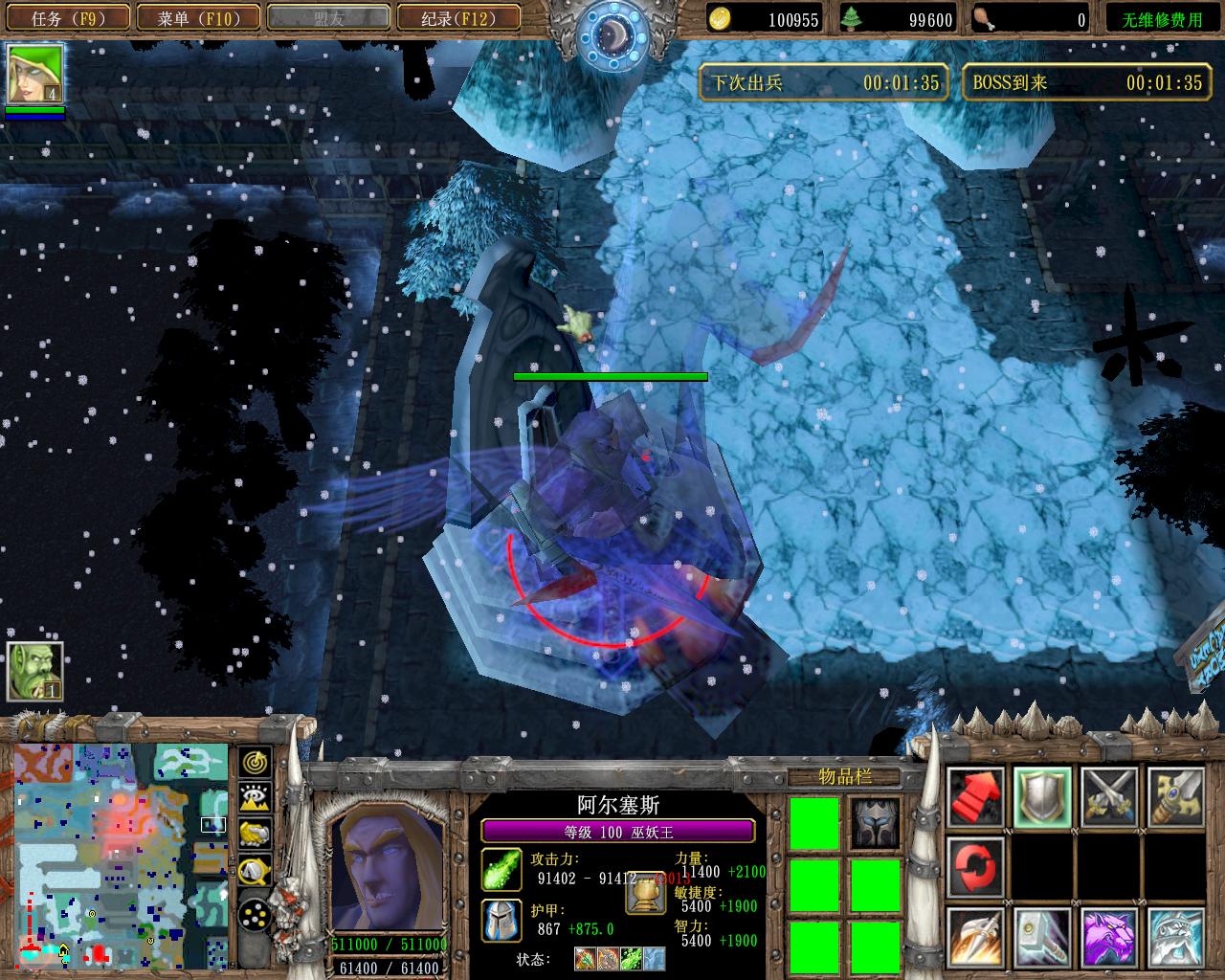The width and height of the screenshot is (1225, 980).
Task: Toggle the ally color mode glove button
Action: coord(255,835)
